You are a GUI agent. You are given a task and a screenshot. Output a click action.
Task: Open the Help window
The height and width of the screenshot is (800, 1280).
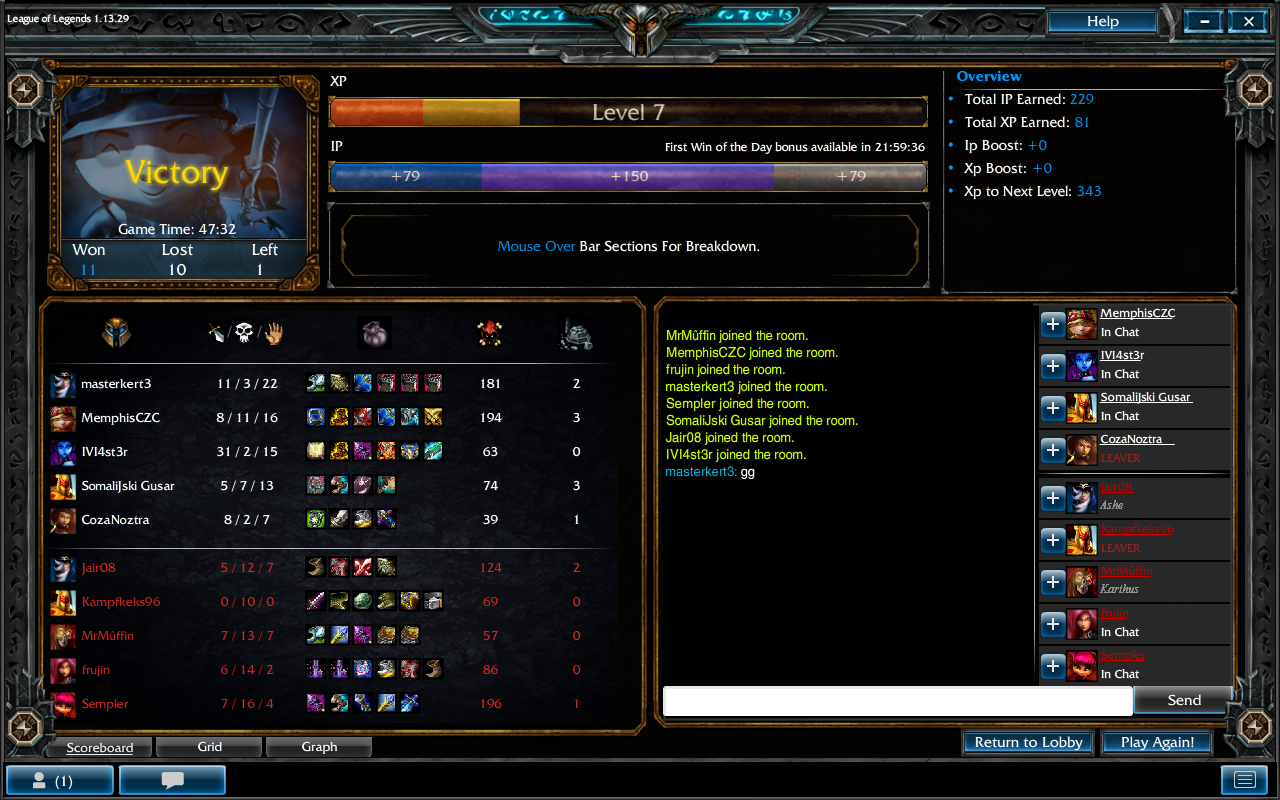tap(1102, 22)
